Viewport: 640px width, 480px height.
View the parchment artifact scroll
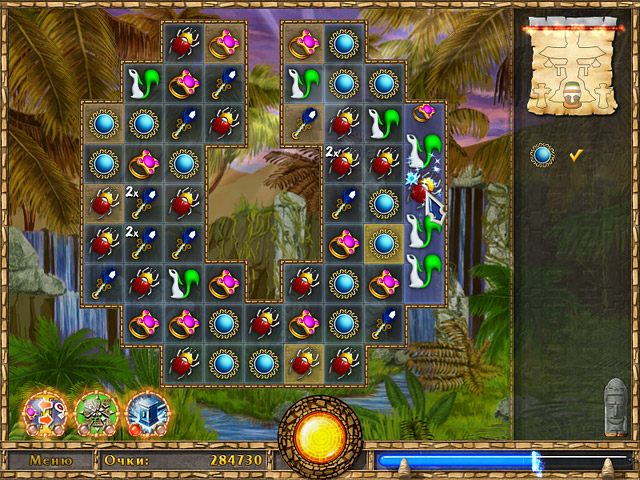570,68
